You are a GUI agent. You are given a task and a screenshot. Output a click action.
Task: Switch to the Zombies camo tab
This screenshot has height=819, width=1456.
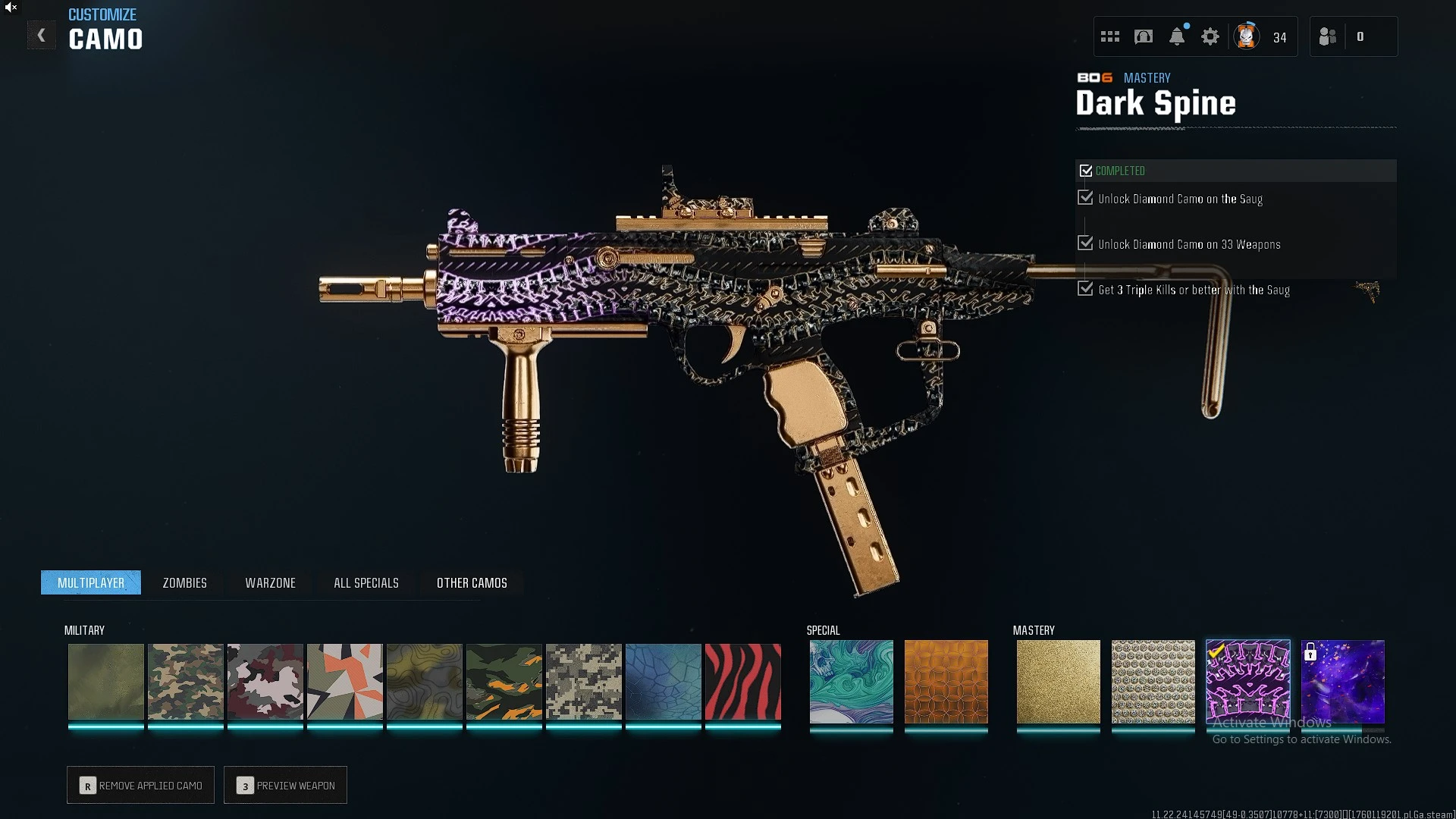[184, 582]
